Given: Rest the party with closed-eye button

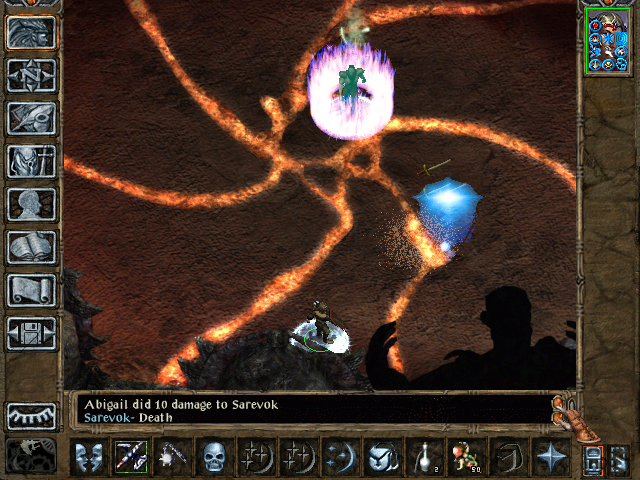Looking at the screenshot, I should point(31,415).
